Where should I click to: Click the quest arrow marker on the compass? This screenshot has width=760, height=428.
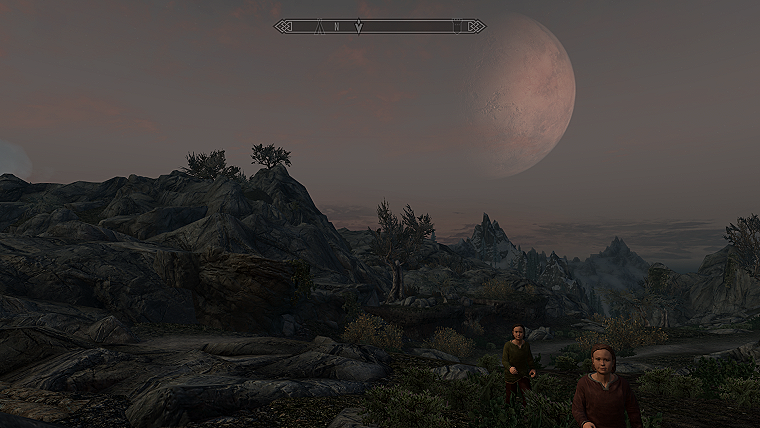click(x=359, y=26)
